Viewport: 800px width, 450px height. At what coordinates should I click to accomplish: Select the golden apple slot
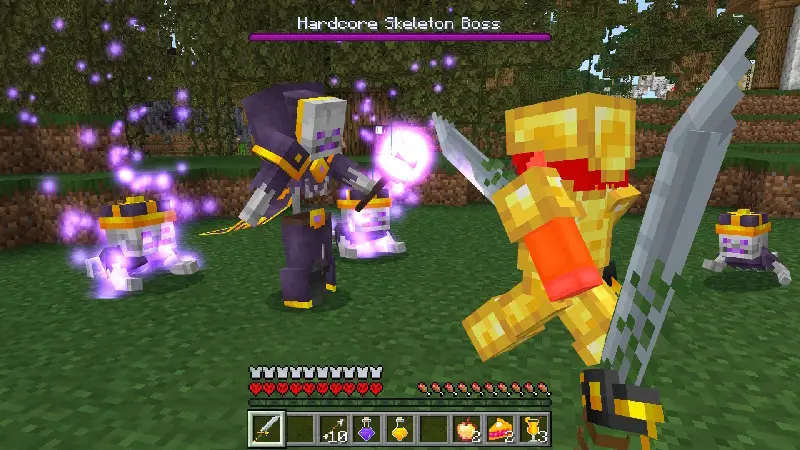467,428
